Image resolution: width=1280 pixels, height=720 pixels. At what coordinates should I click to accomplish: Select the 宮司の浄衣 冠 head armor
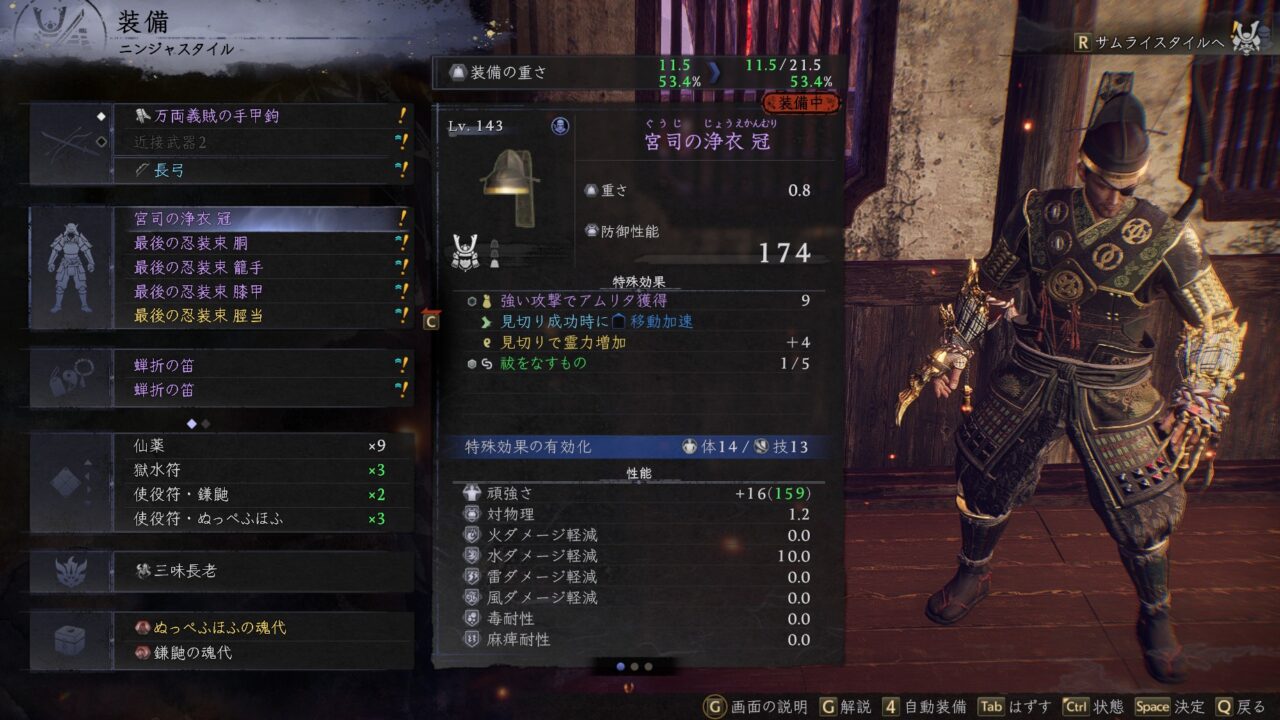pos(260,218)
